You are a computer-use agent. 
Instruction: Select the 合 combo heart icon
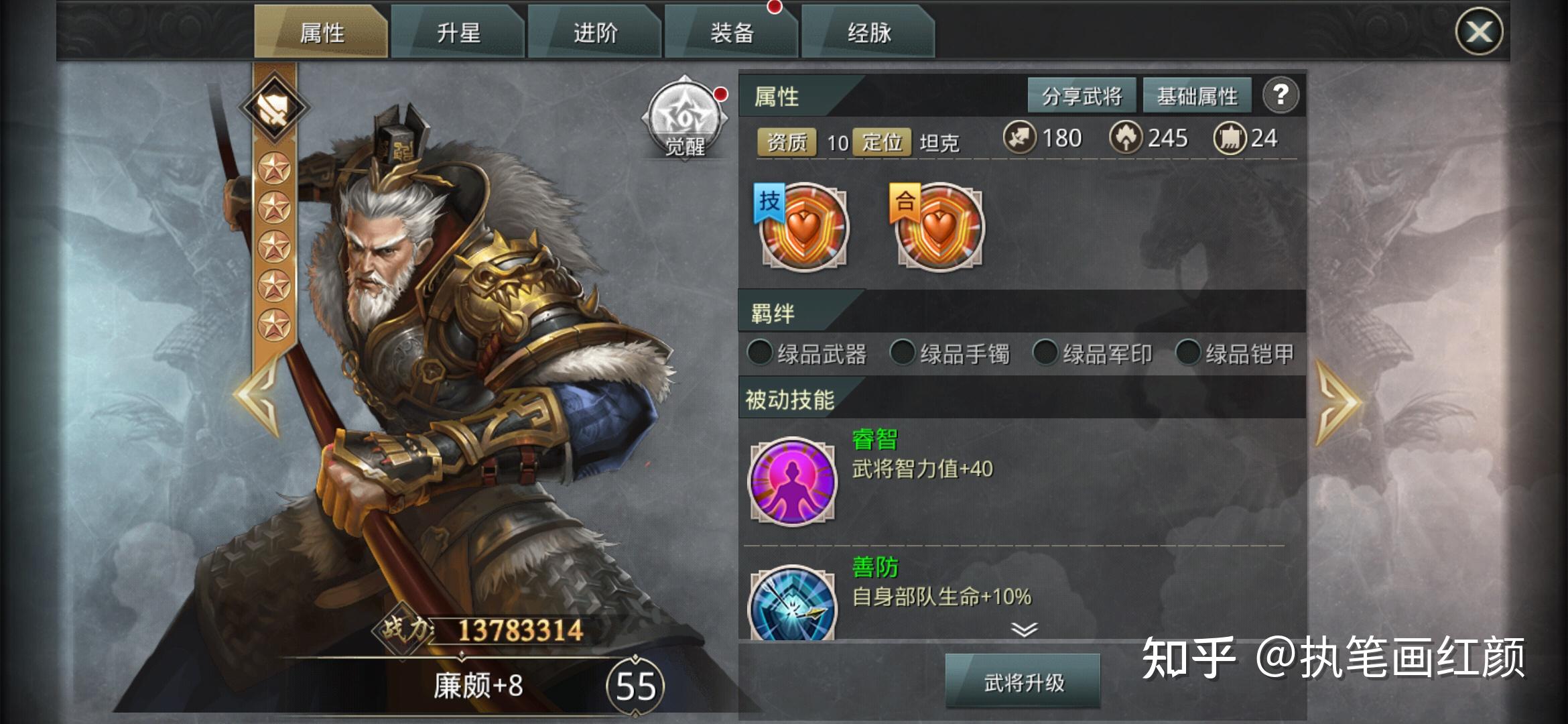tap(938, 228)
